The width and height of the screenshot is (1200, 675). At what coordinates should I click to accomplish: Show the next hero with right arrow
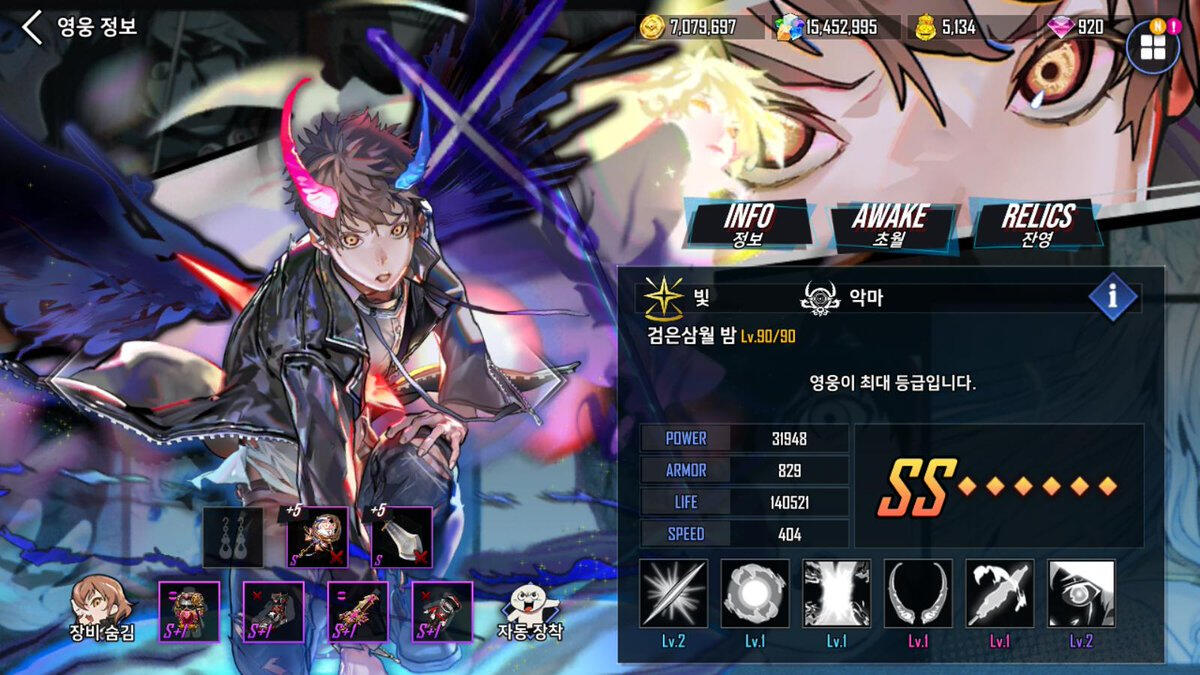[552, 378]
